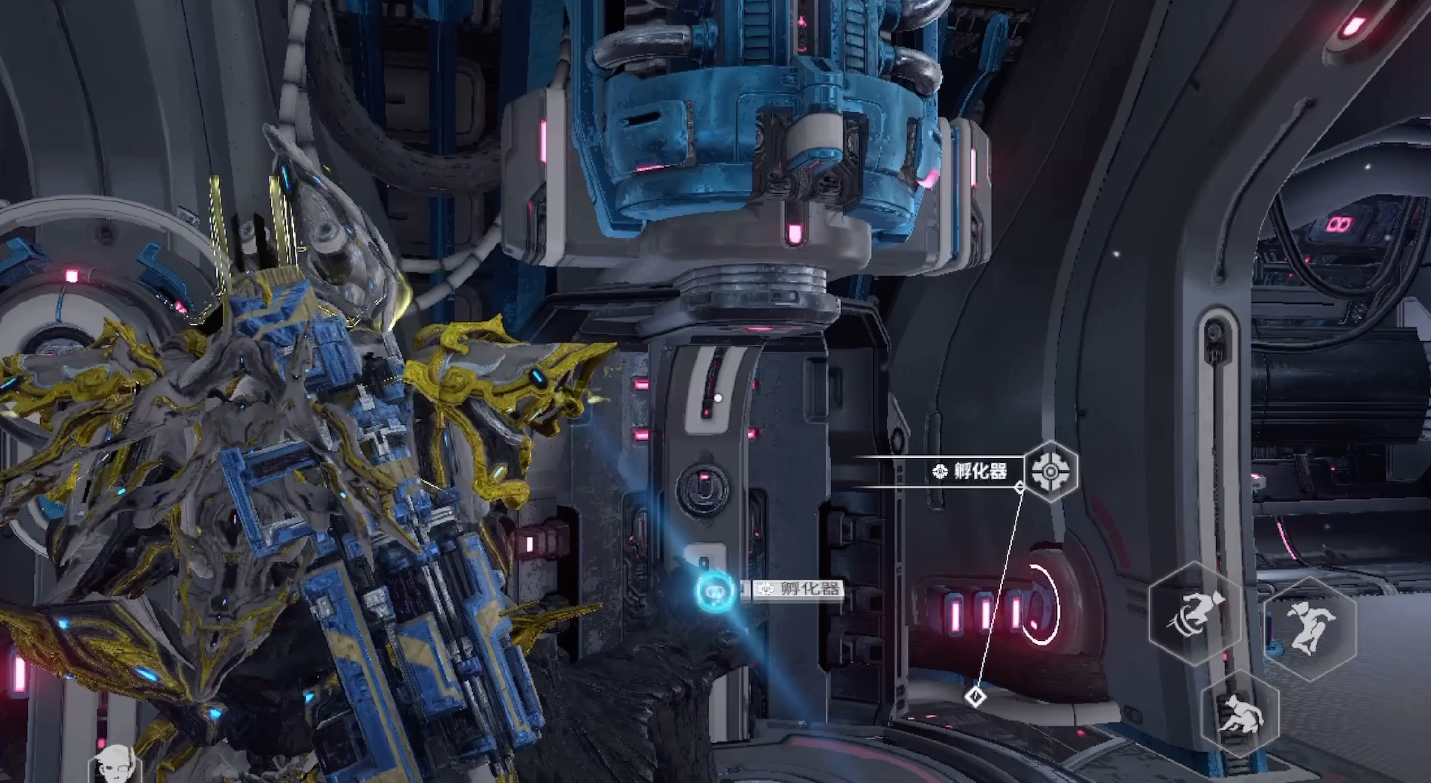
Task: Tap the jump action hexagon button
Action: 1310,629
